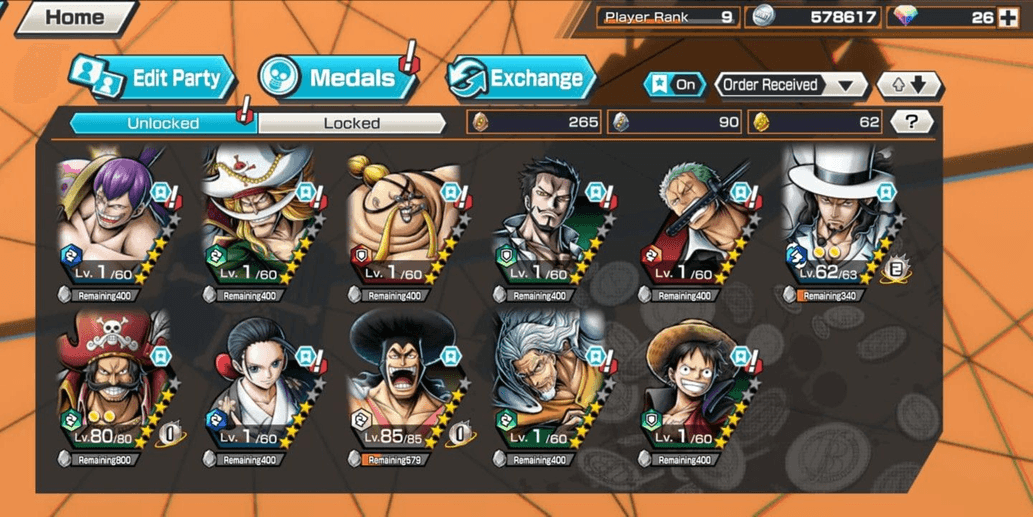Go back with the Home button

click(x=72, y=17)
